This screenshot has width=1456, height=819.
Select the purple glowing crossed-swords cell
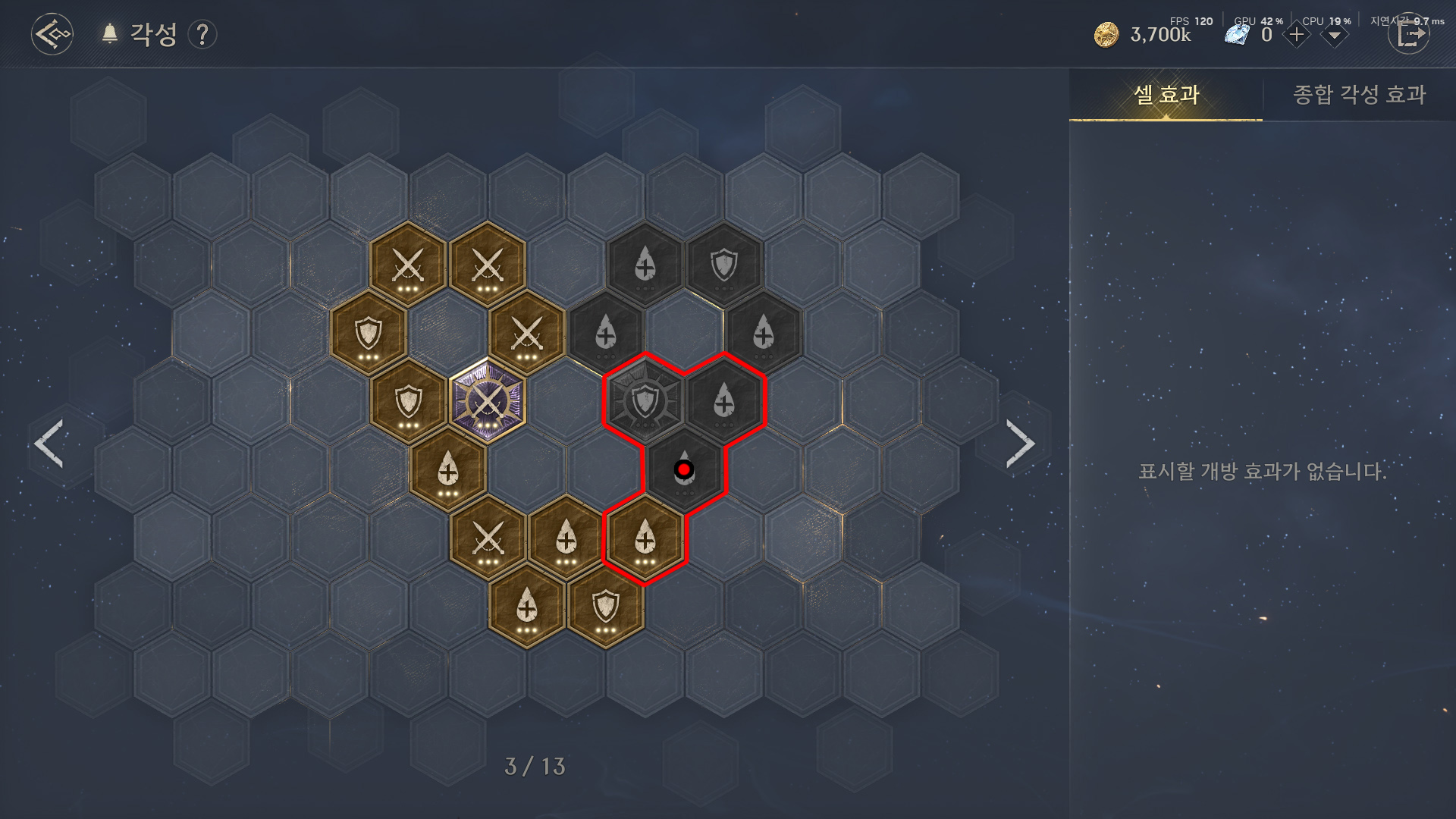(x=487, y=402)
